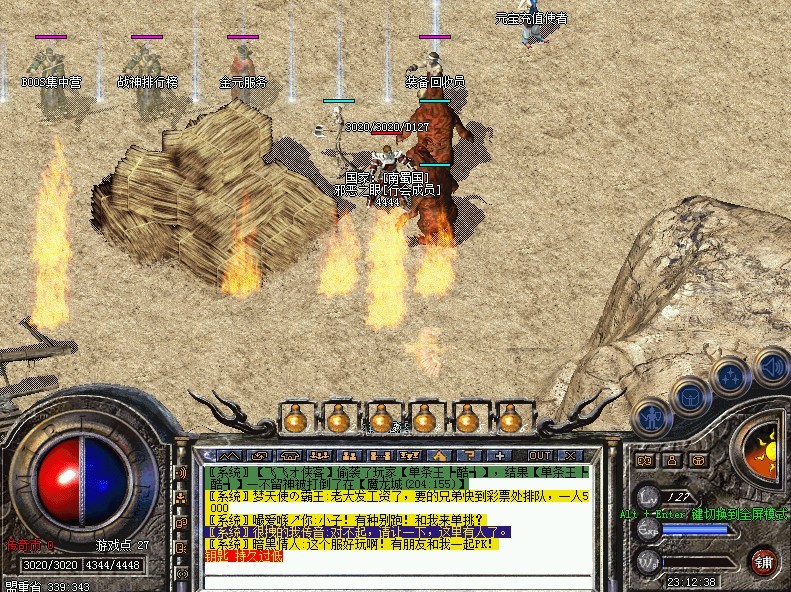The height and width of the screenshot is (592, 791).
Task: Click the system message mentioning 魔龙城
Action: (400, 477)
